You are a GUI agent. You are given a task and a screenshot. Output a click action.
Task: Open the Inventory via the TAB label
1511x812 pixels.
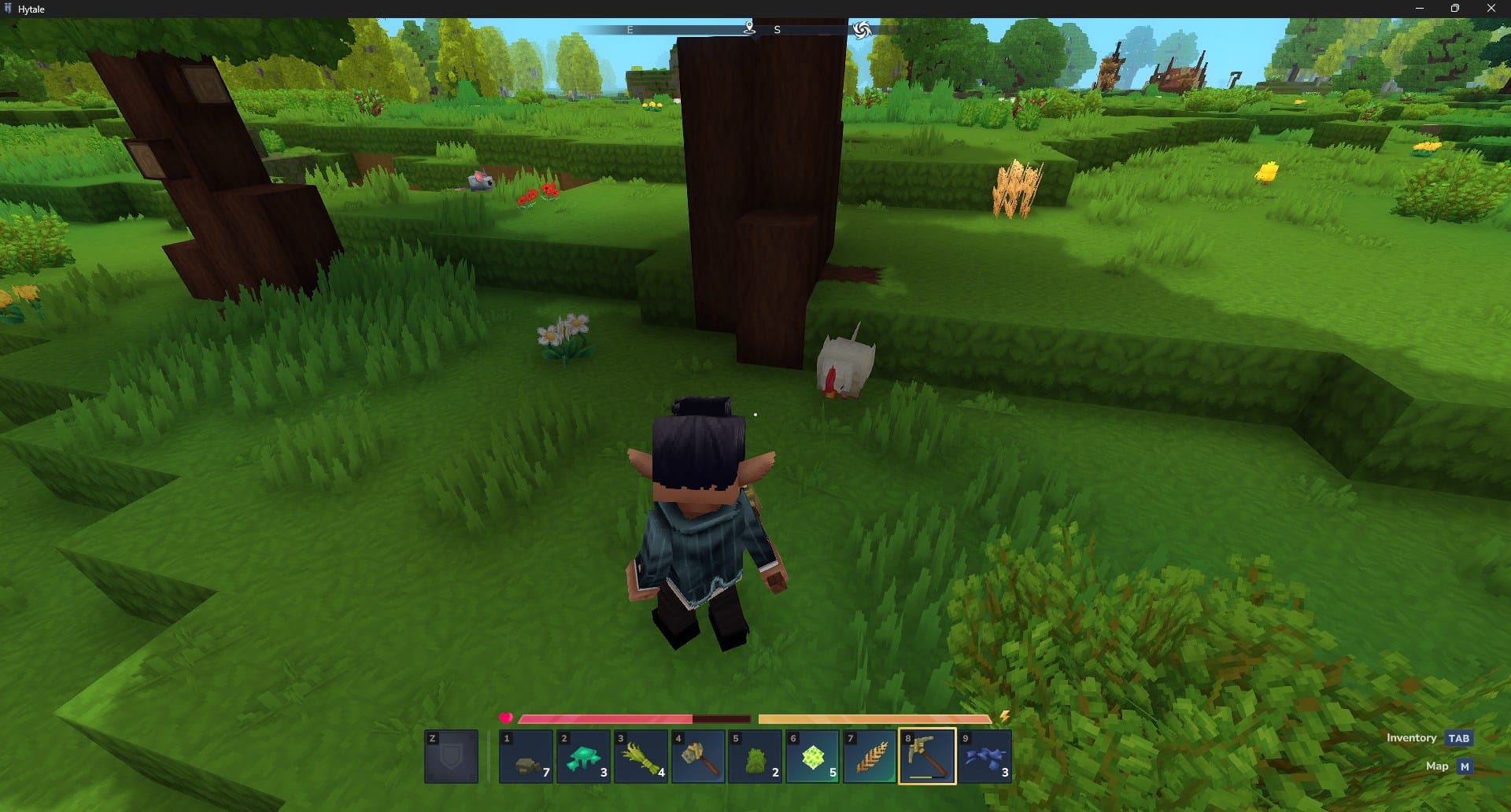tap(1458, 739)
